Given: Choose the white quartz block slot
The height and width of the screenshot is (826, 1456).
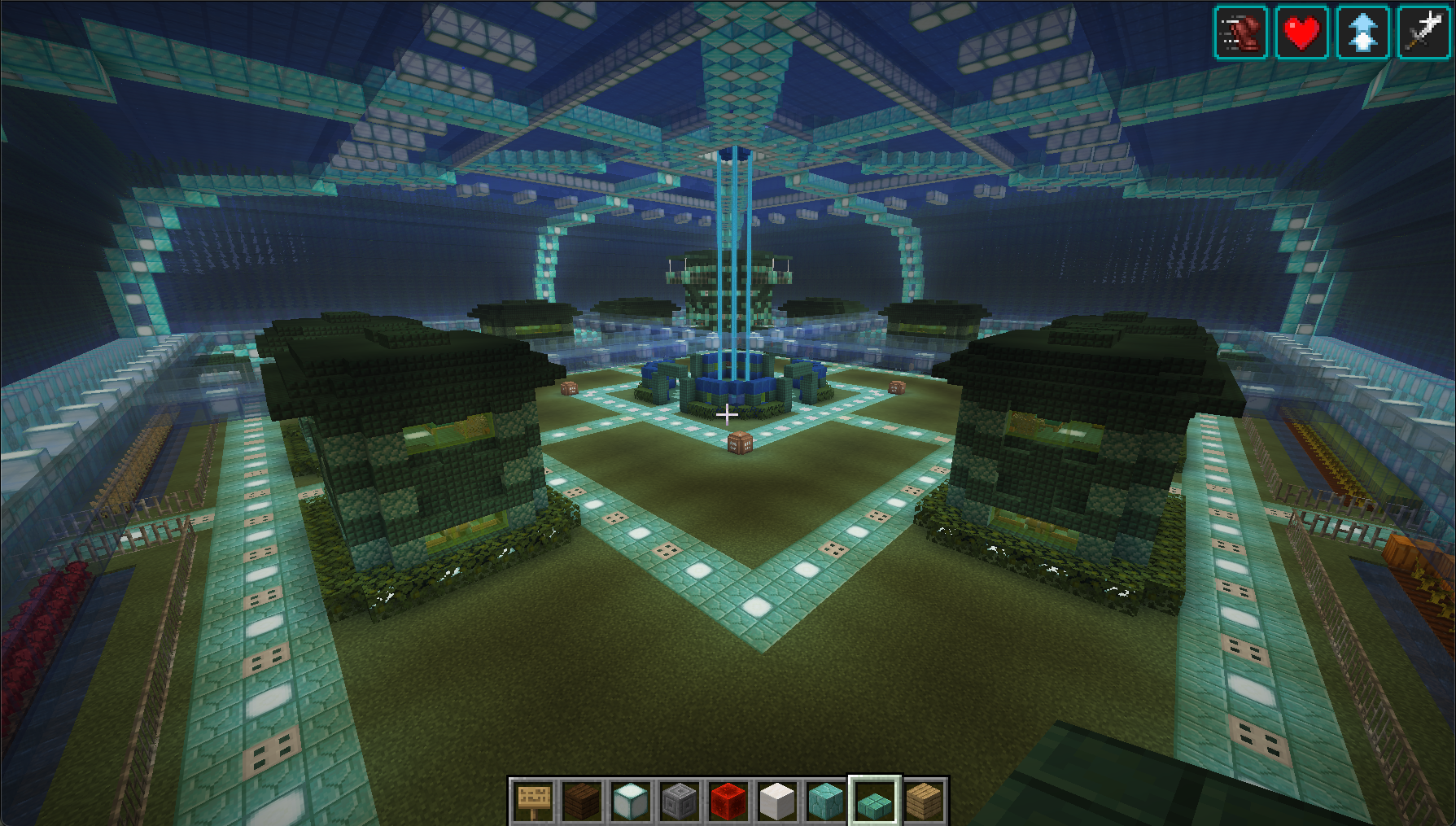Looking at the screenshot, I should coord(777,801).
